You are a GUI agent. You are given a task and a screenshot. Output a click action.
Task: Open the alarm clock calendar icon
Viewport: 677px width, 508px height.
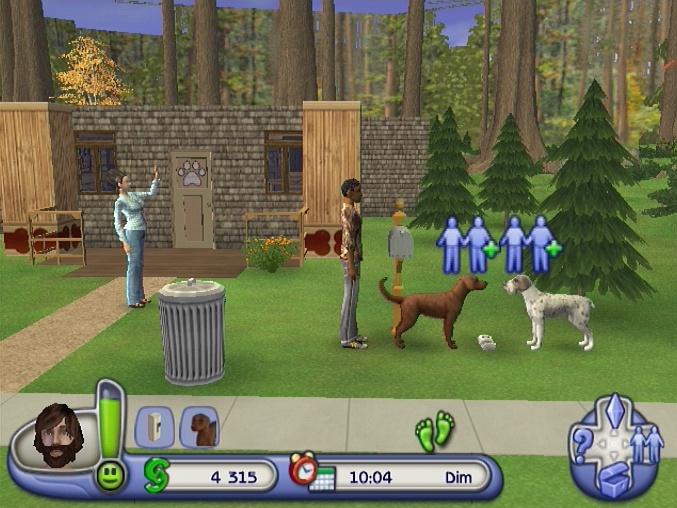click(310, 473)
